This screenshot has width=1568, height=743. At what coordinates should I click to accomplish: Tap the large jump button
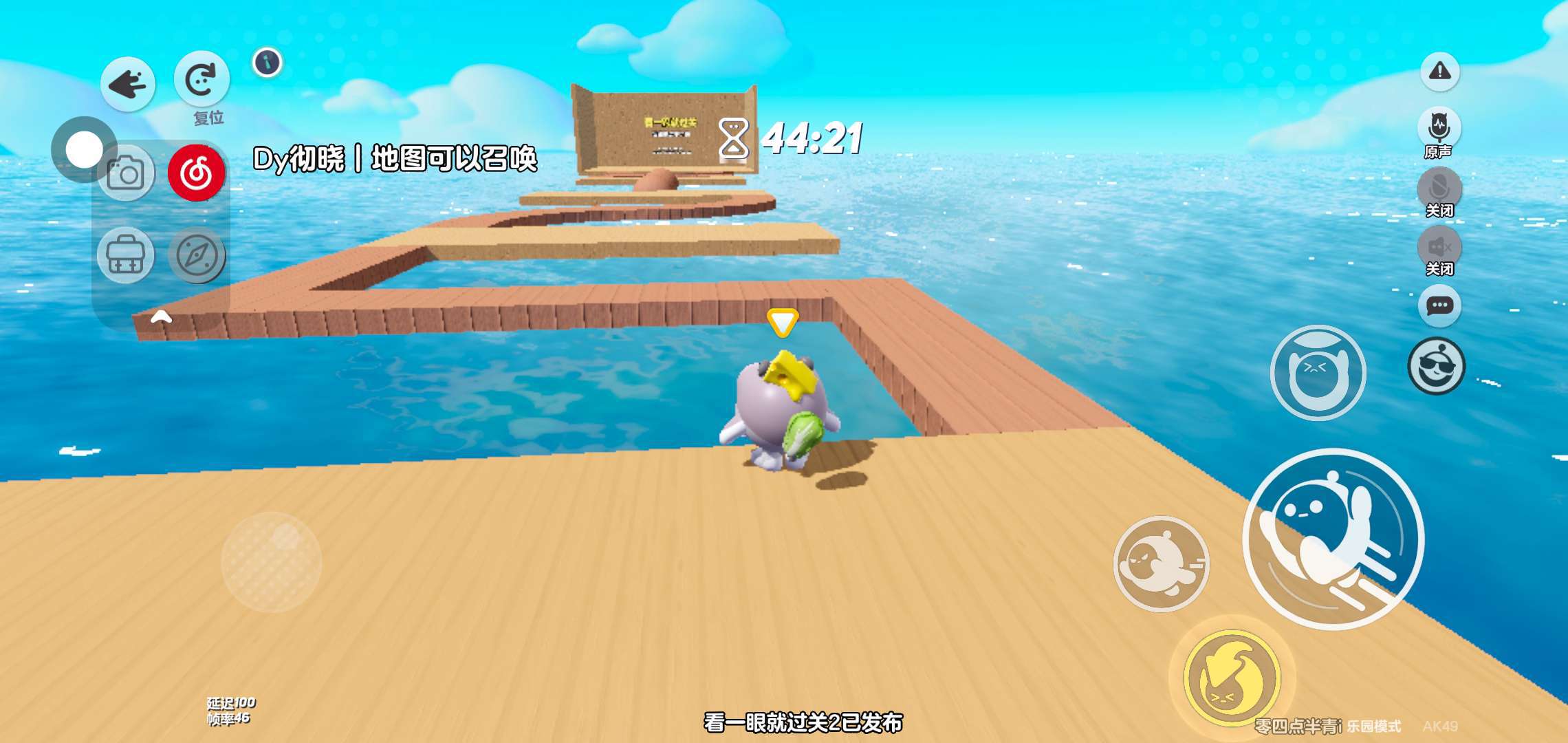(x=1333, y=539)
